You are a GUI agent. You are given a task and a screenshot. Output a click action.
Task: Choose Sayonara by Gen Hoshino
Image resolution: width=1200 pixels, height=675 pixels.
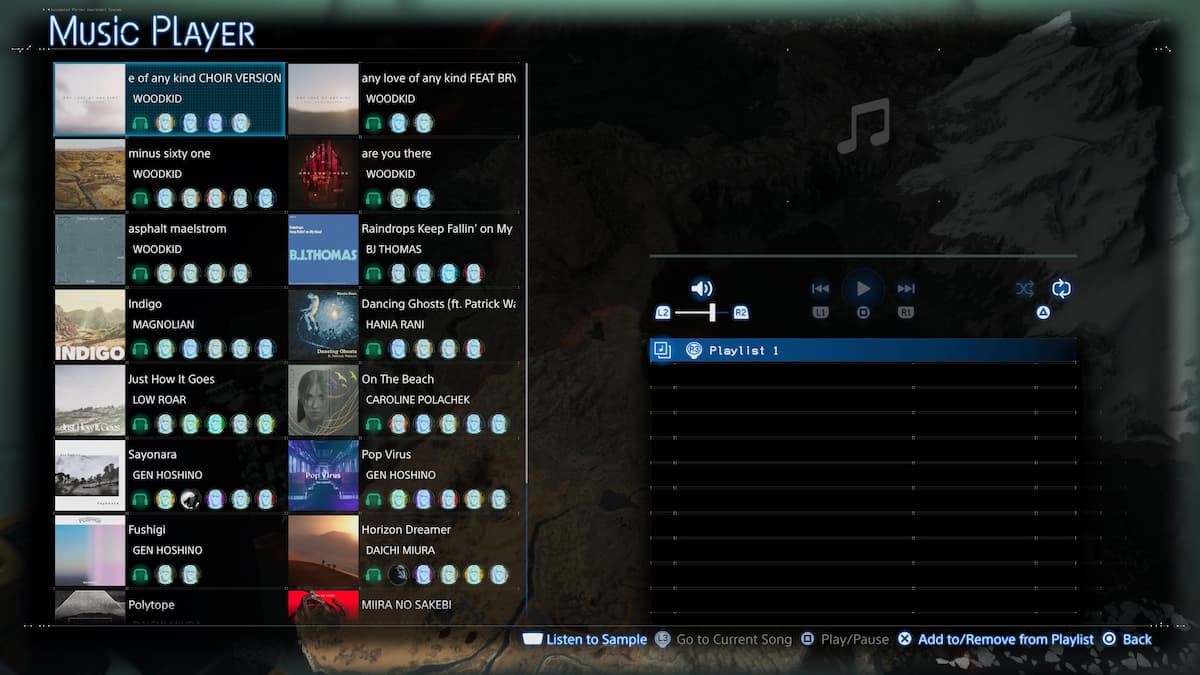(x=170, y=474)
